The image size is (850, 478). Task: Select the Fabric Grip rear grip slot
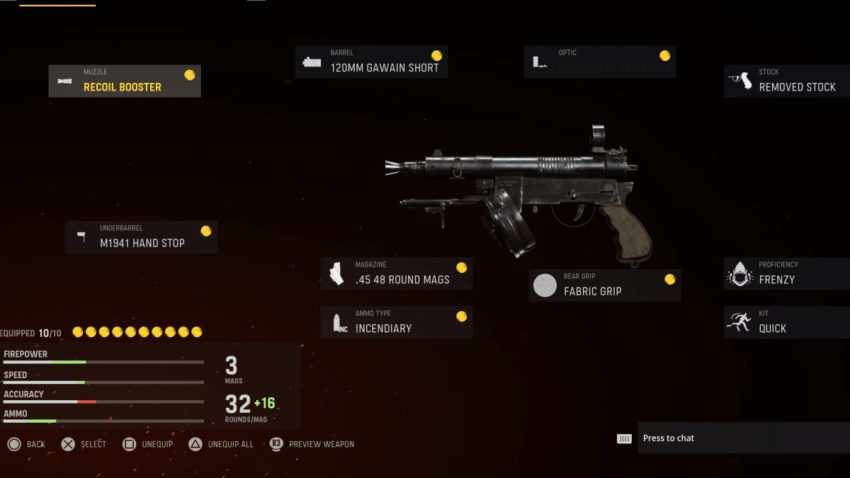(605, 285)
